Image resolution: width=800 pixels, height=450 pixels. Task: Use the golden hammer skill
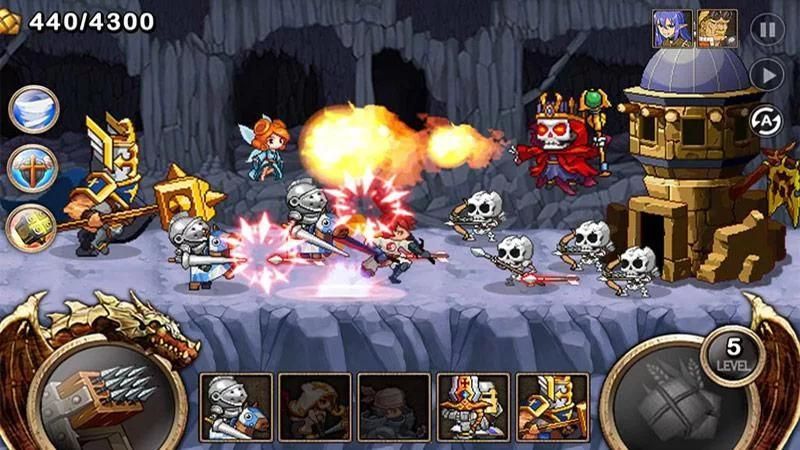(32, 228)
